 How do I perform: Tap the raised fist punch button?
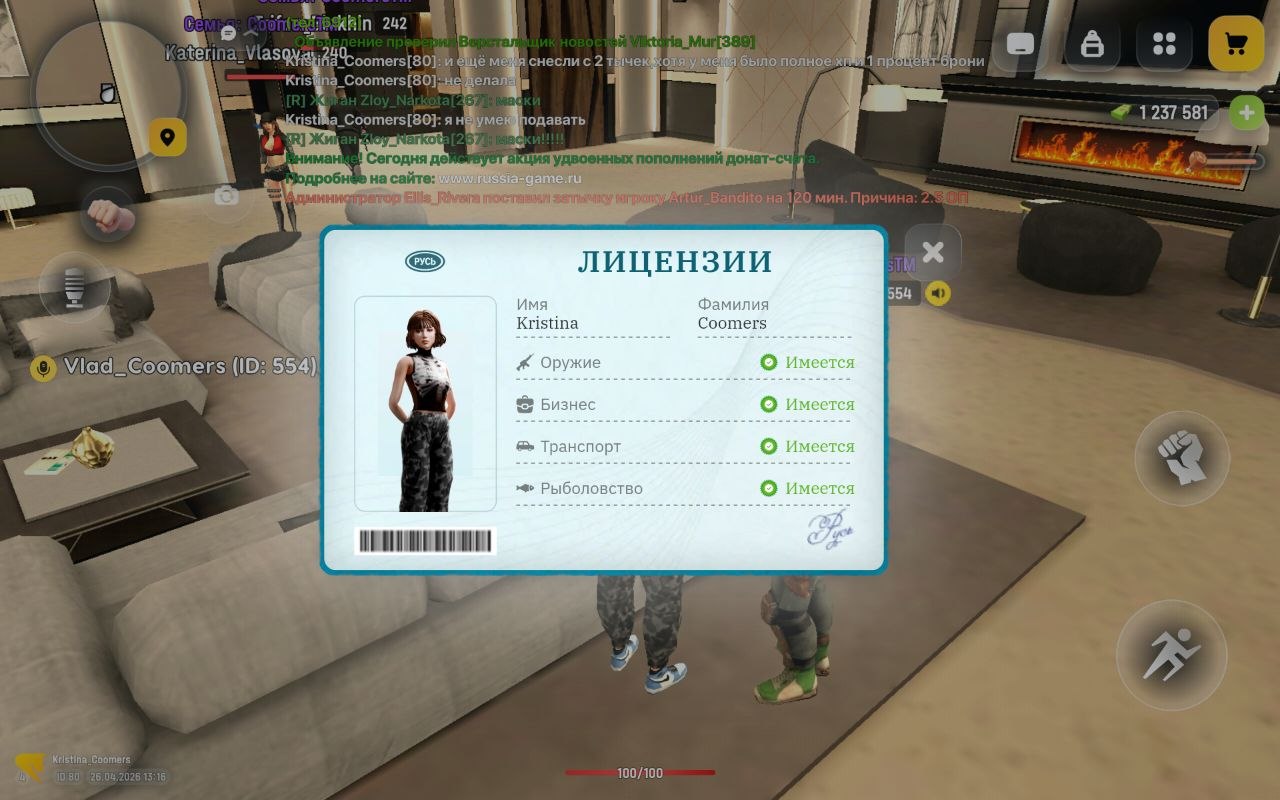(x=1182, y=458)
